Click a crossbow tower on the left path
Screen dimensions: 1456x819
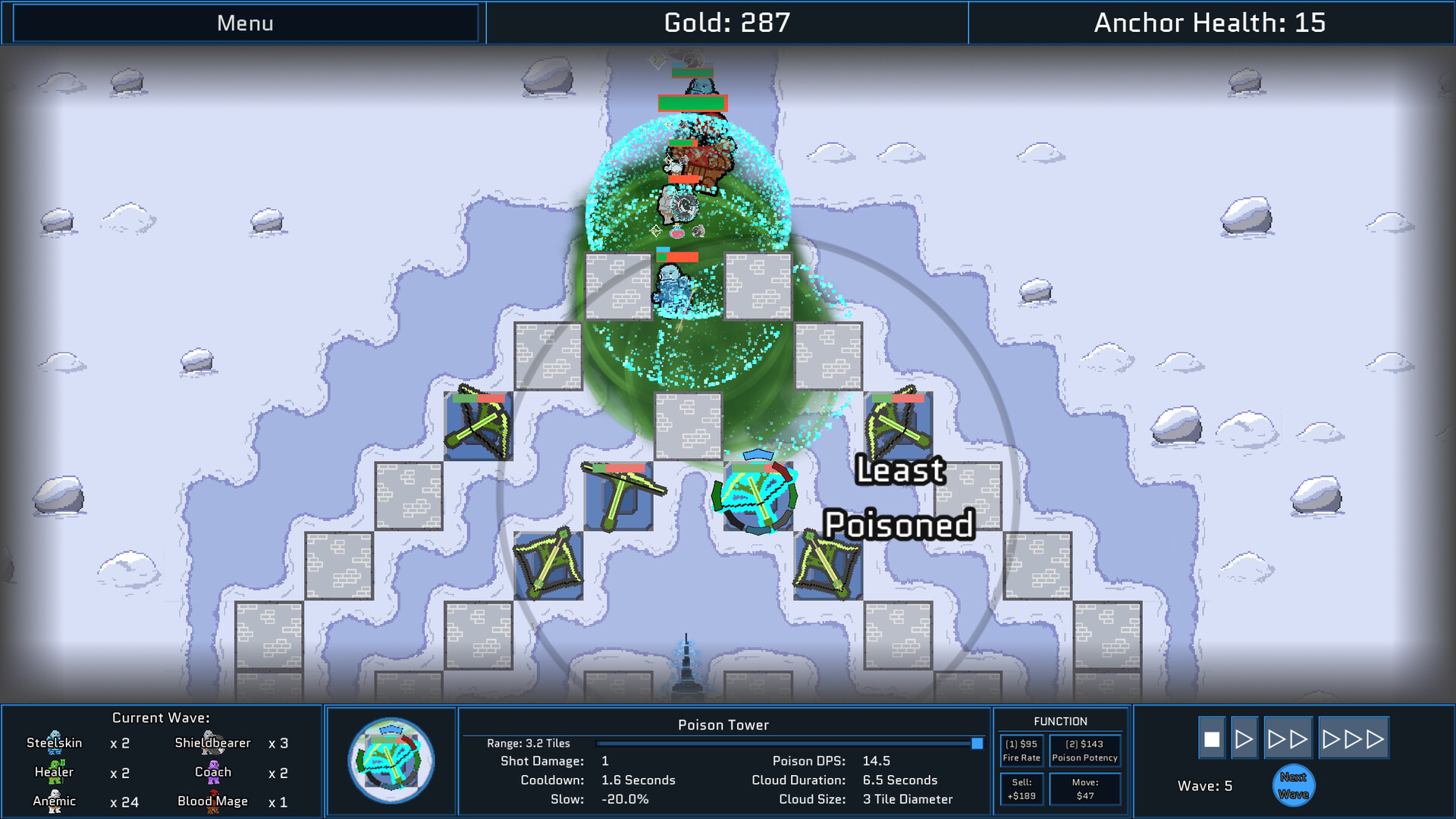[x=479, y=425]
